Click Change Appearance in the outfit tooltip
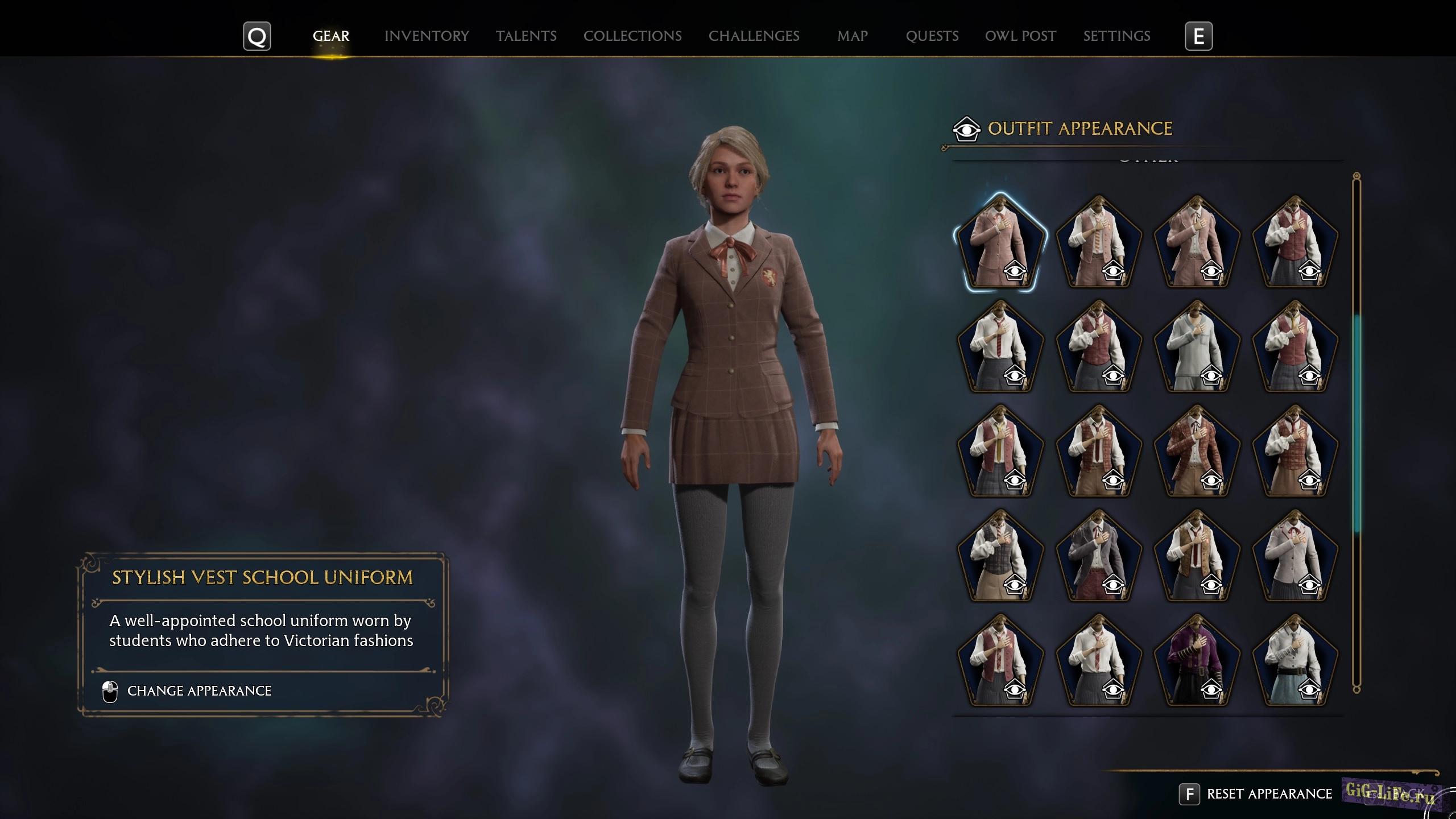Viewport: 1456px width, 819px height. 199,690
